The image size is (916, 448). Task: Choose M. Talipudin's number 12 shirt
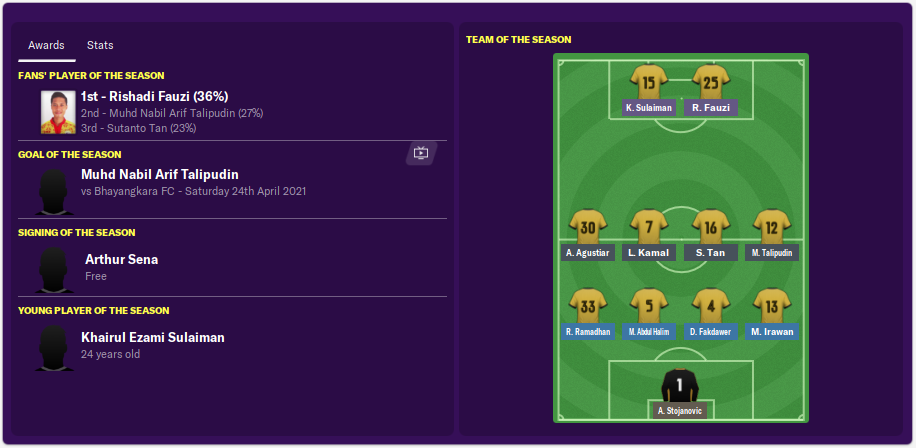(x=772, y=230)
